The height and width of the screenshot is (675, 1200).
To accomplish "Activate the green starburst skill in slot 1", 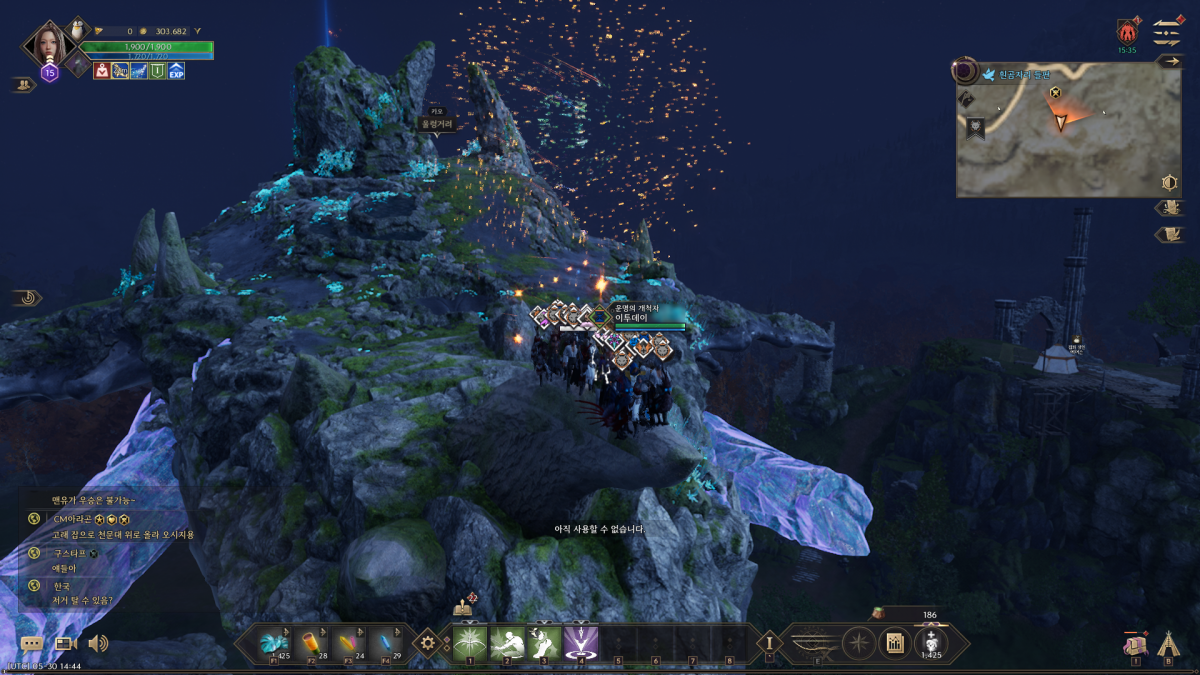I will [x=469, y=642].
